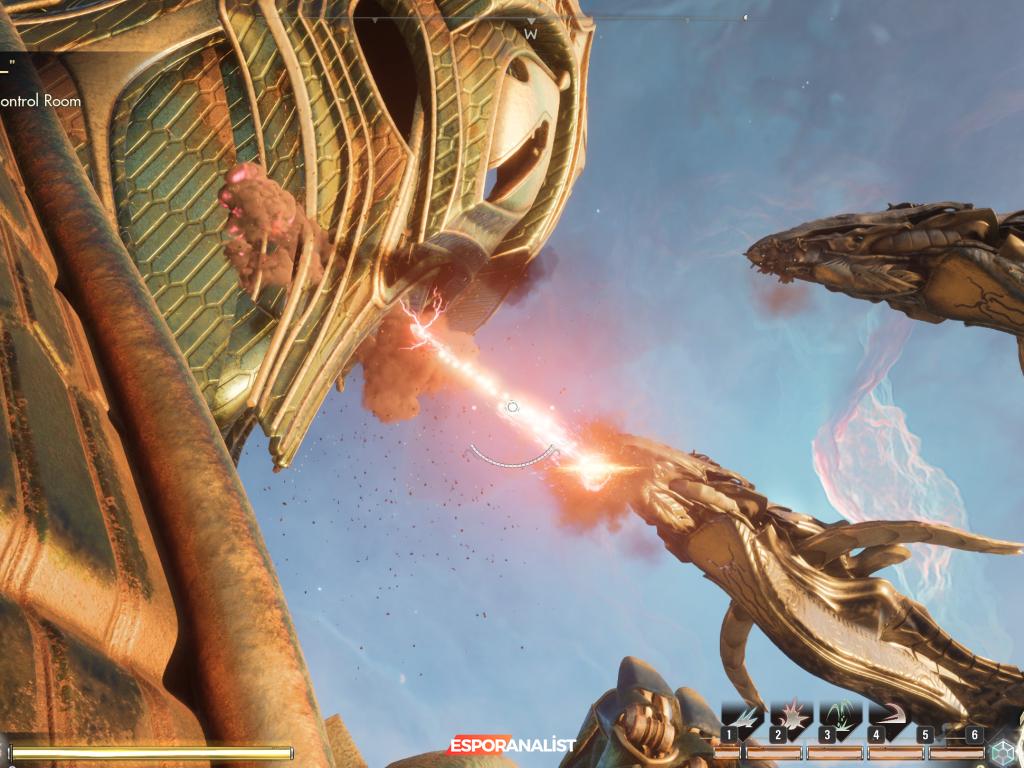Trigger the green spike eruption ability
The height and width of the screenshot is (768, 1024).
tap(841, 718)
